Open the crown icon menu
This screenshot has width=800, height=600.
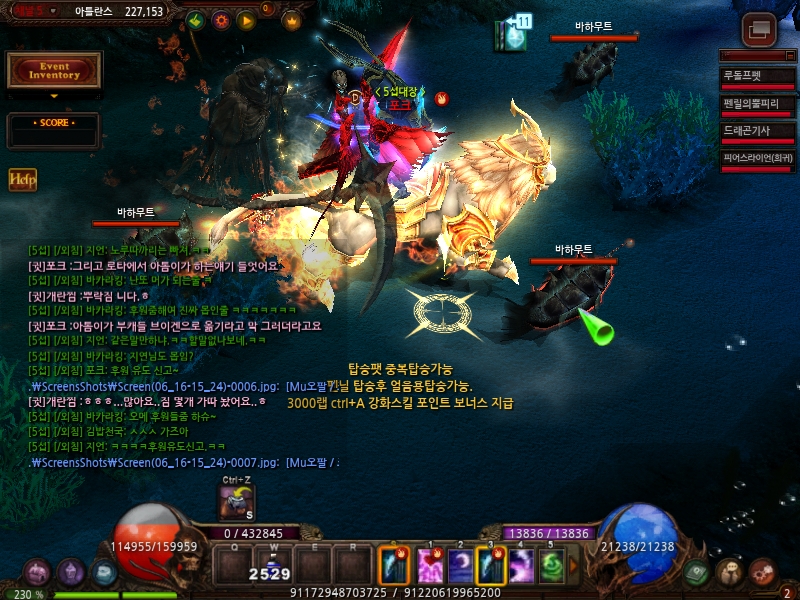coord(292,20)
